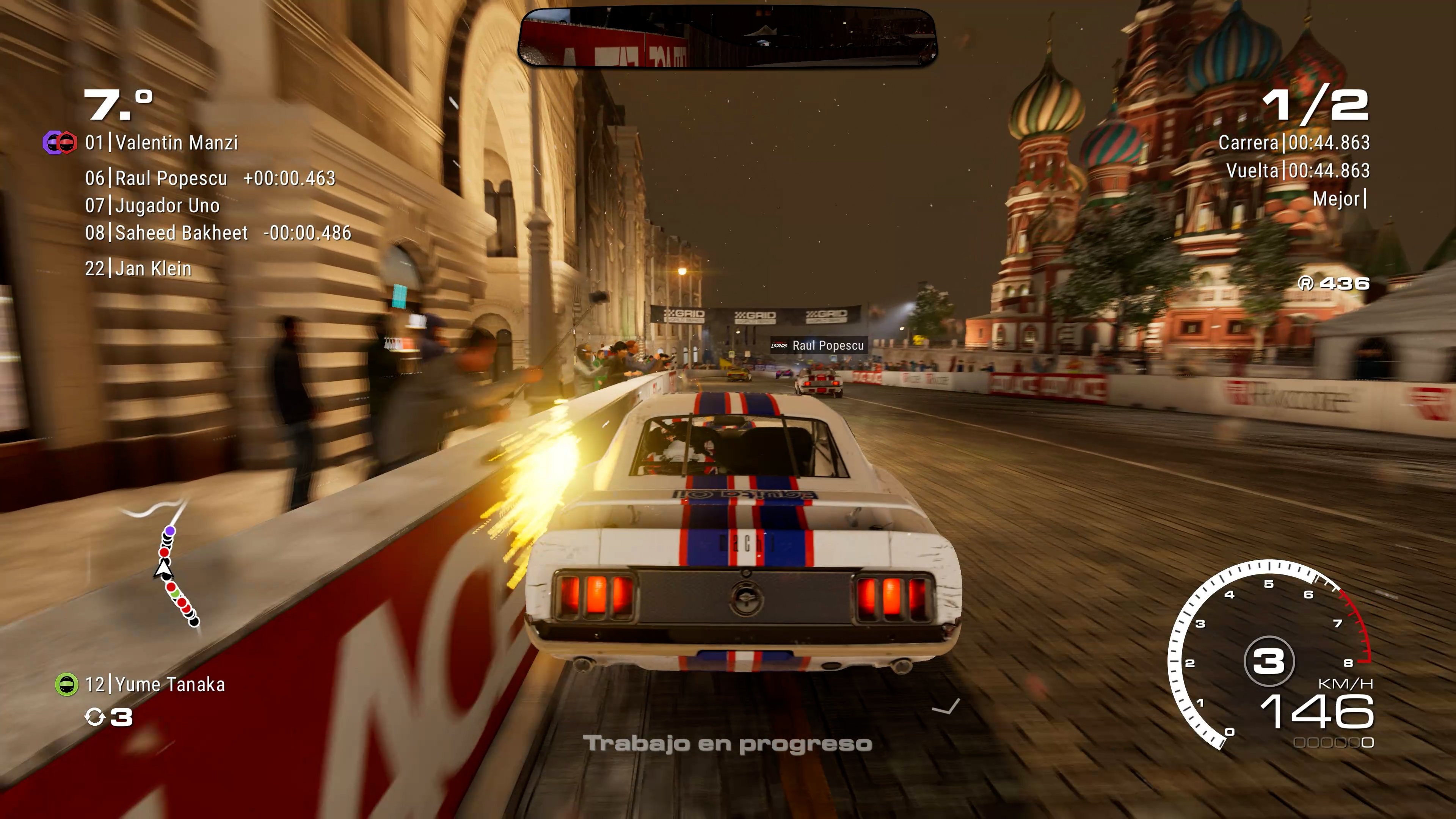This screenshot has width=1456, height=819.
Task: Open the GRID Legends badge on the nameplate
Action: (779, 345)
